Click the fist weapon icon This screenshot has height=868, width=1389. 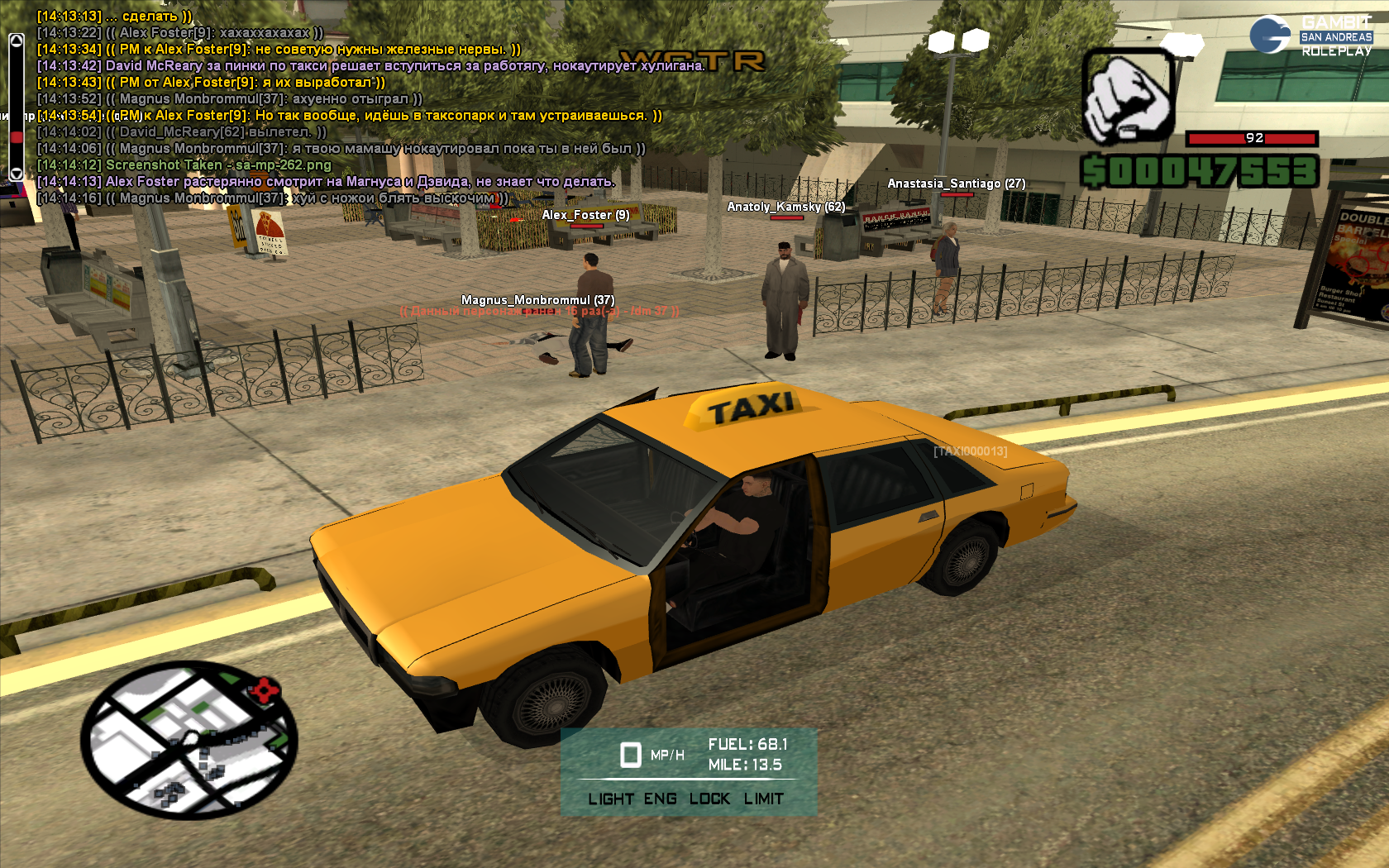[x=1129, y=96]
